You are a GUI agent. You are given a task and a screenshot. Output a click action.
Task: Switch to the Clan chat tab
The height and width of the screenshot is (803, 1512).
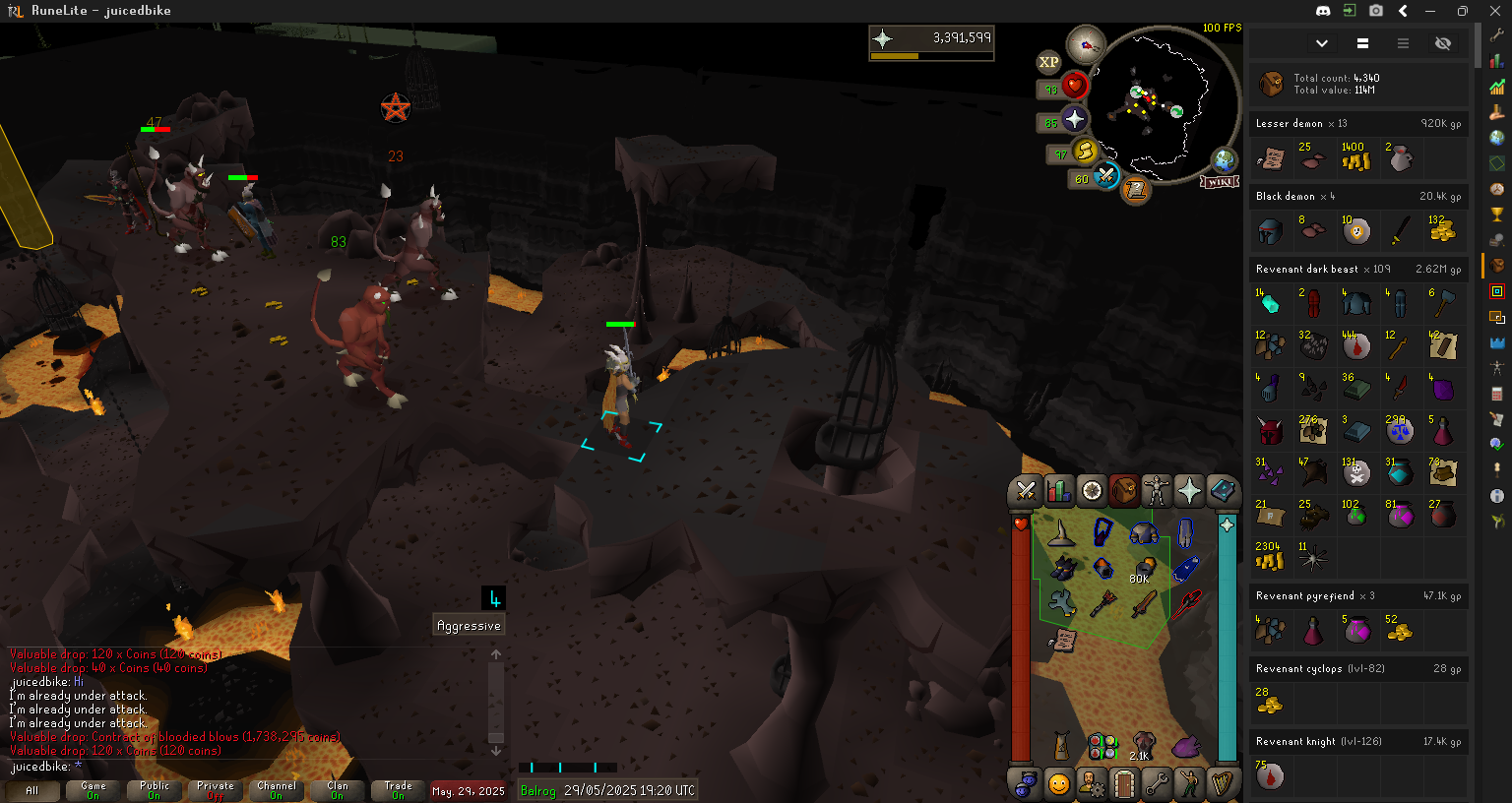point(338,790)
